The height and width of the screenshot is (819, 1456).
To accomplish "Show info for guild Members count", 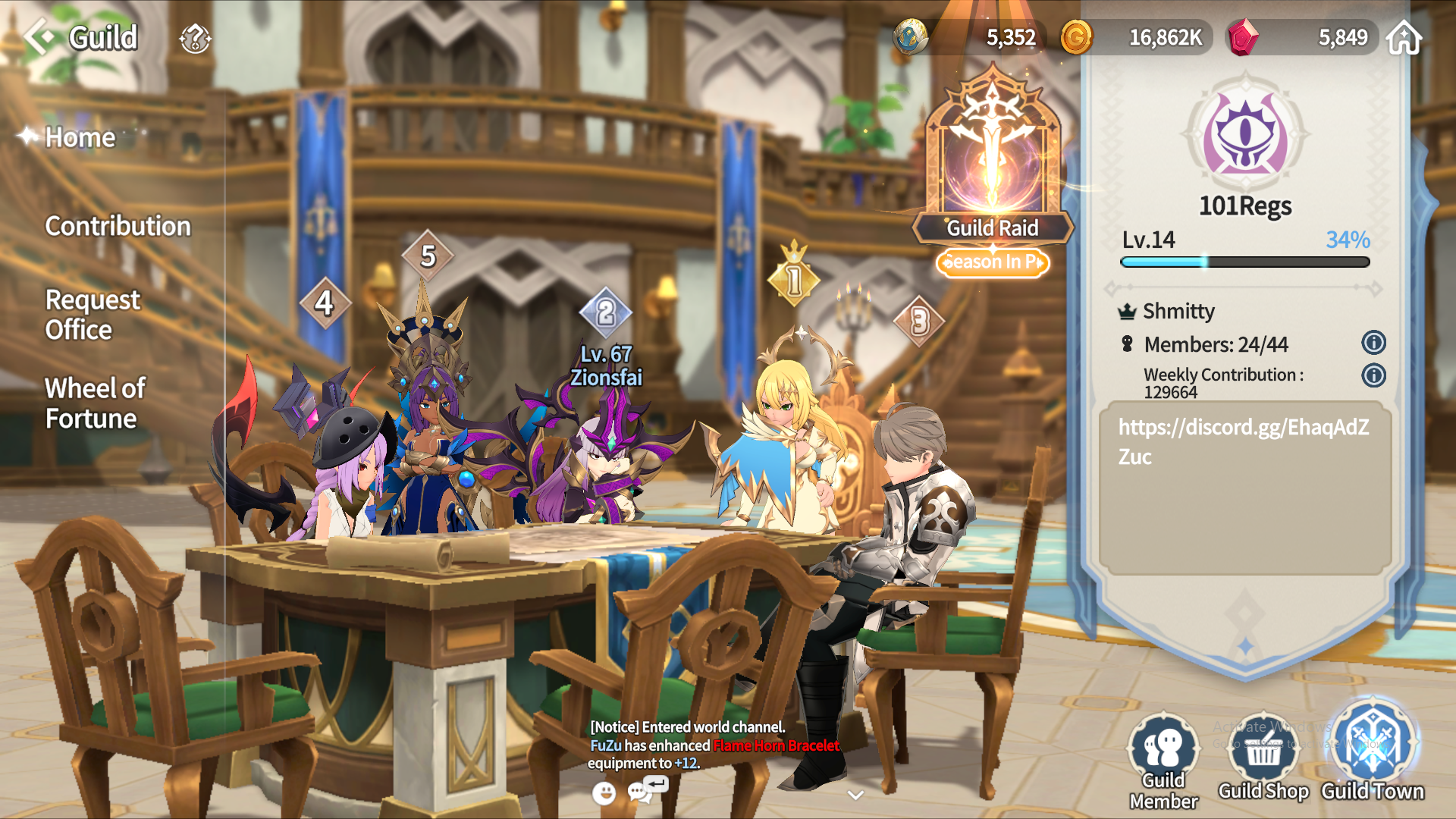I will [1373, 343].
